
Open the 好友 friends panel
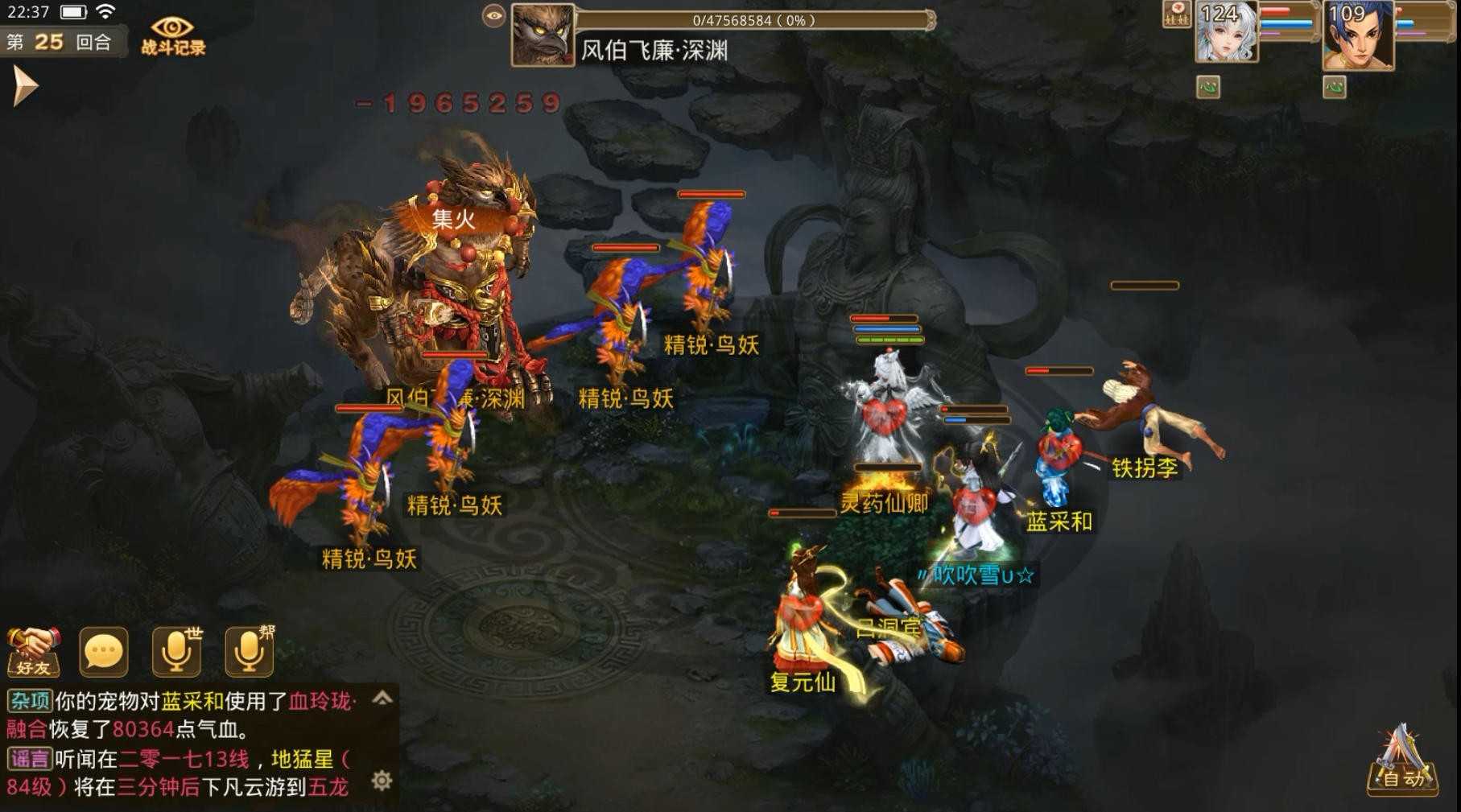[32, 650]
